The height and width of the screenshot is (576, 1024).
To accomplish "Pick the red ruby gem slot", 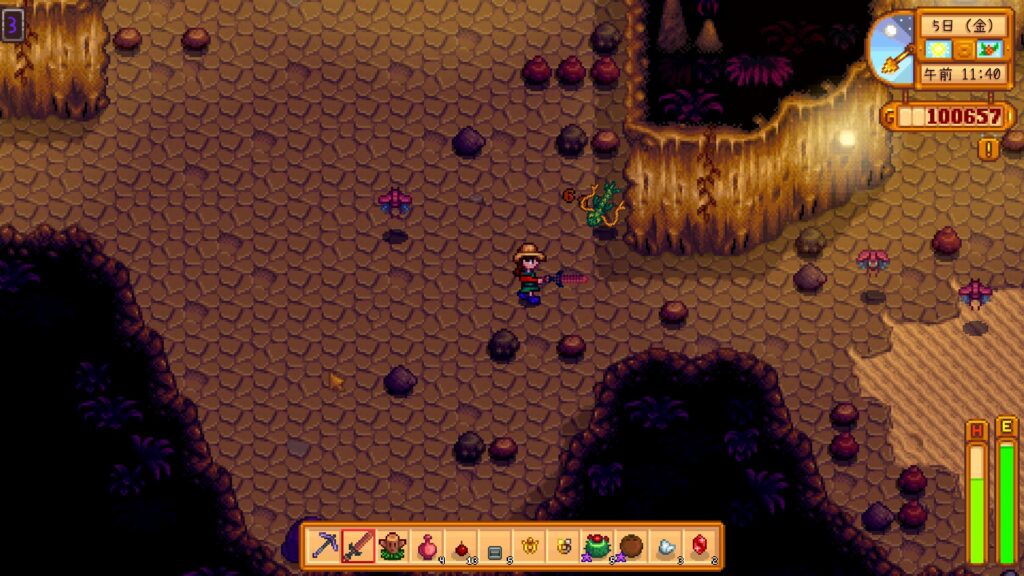I will pyautogui.click(x=699, y=546).
